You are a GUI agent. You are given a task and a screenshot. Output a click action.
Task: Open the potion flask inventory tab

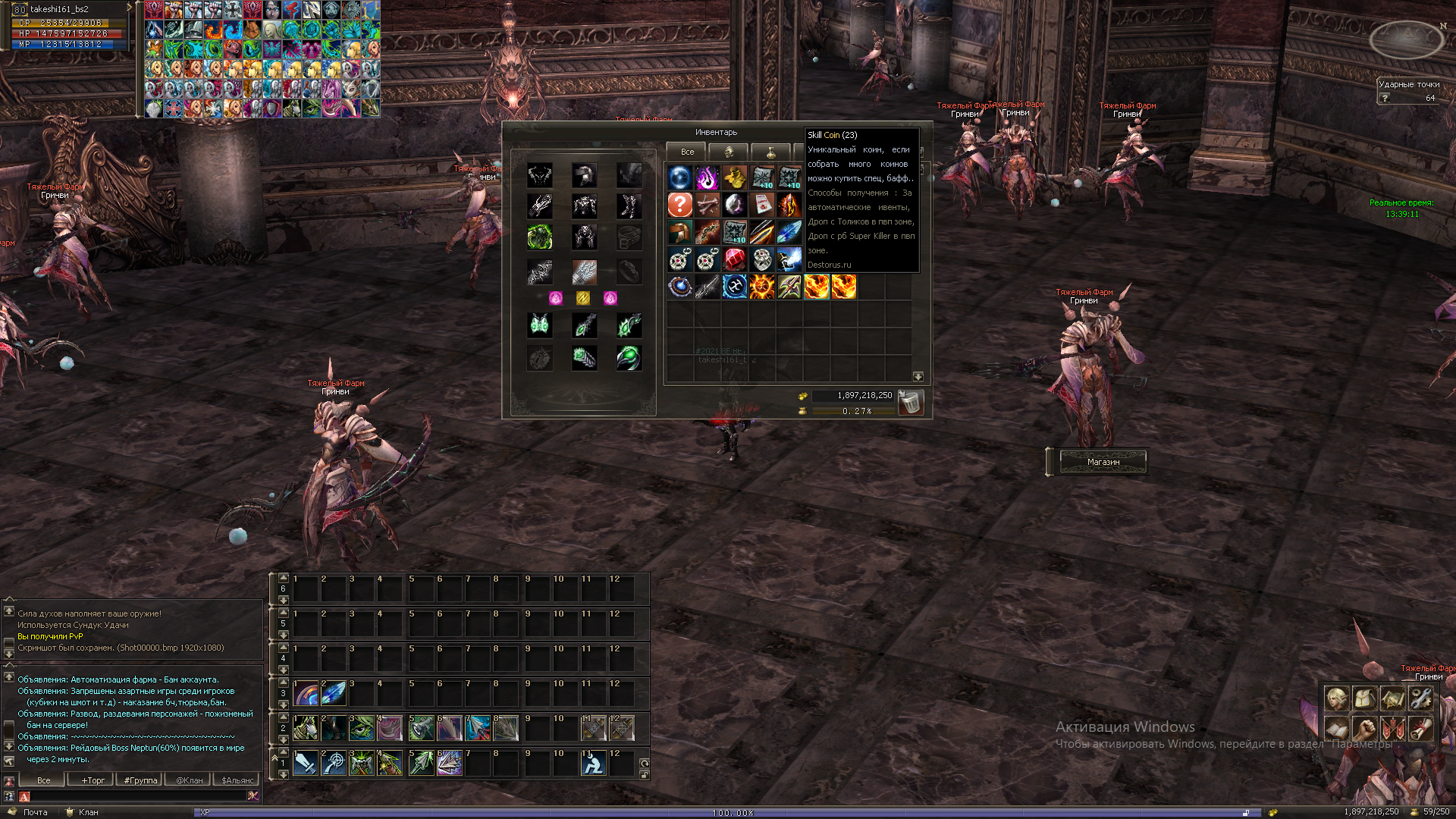(770, 152)
